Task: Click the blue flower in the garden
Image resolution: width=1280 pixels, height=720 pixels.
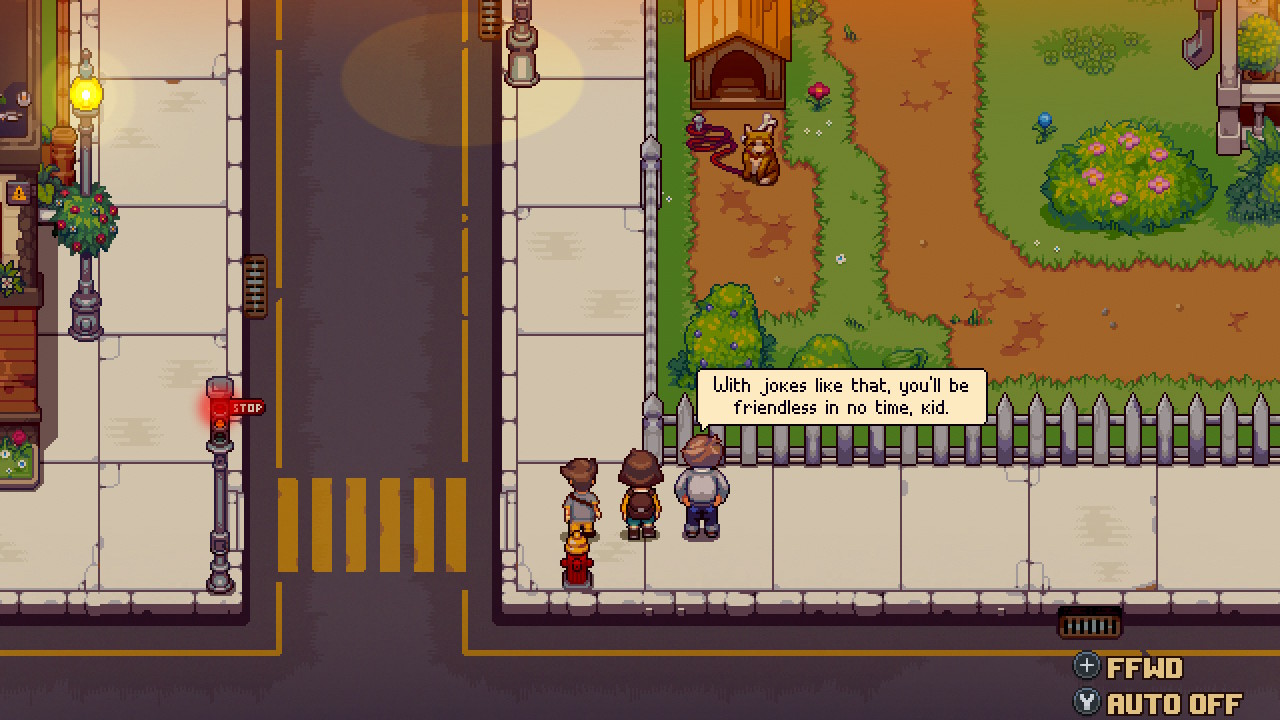Action: [1042, 118]
